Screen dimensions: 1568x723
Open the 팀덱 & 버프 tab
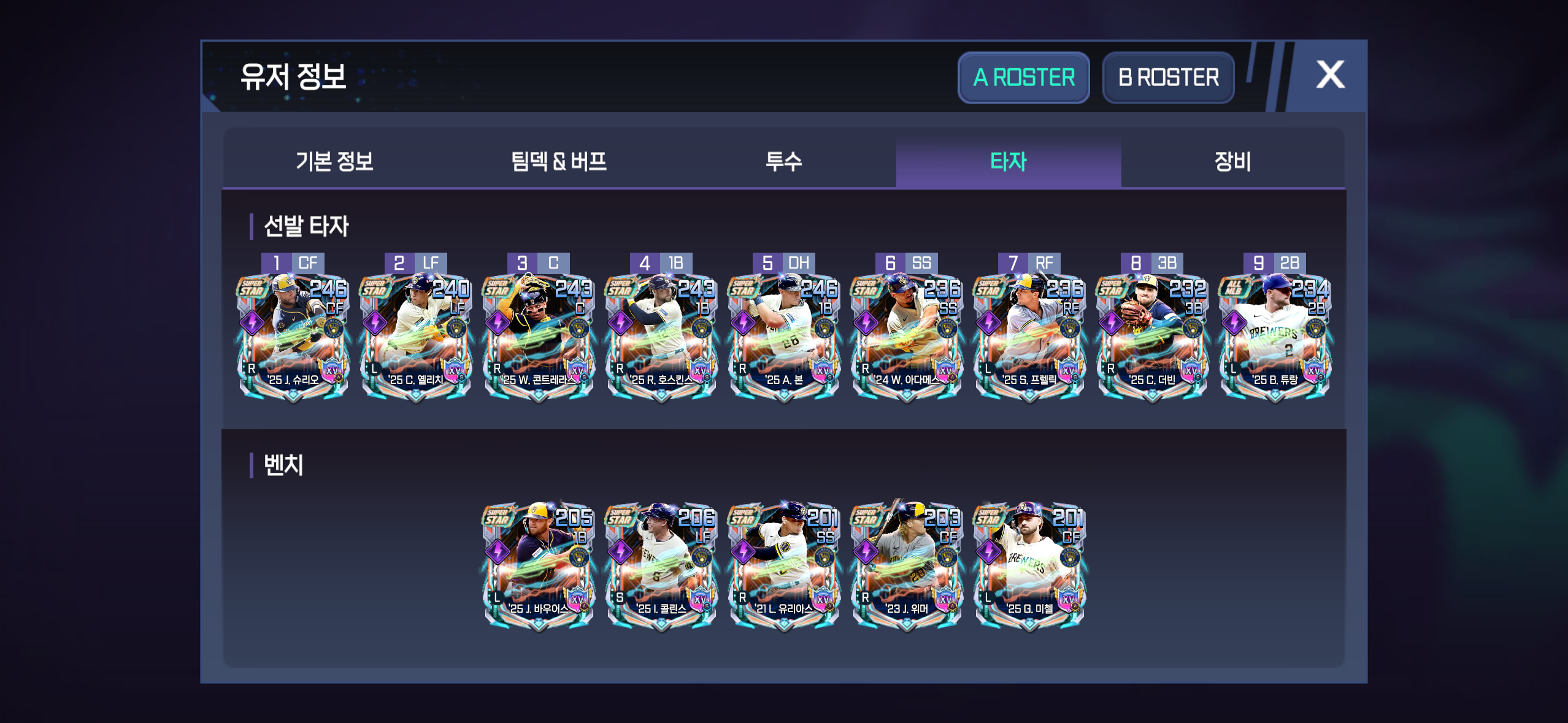coord(559,162)
